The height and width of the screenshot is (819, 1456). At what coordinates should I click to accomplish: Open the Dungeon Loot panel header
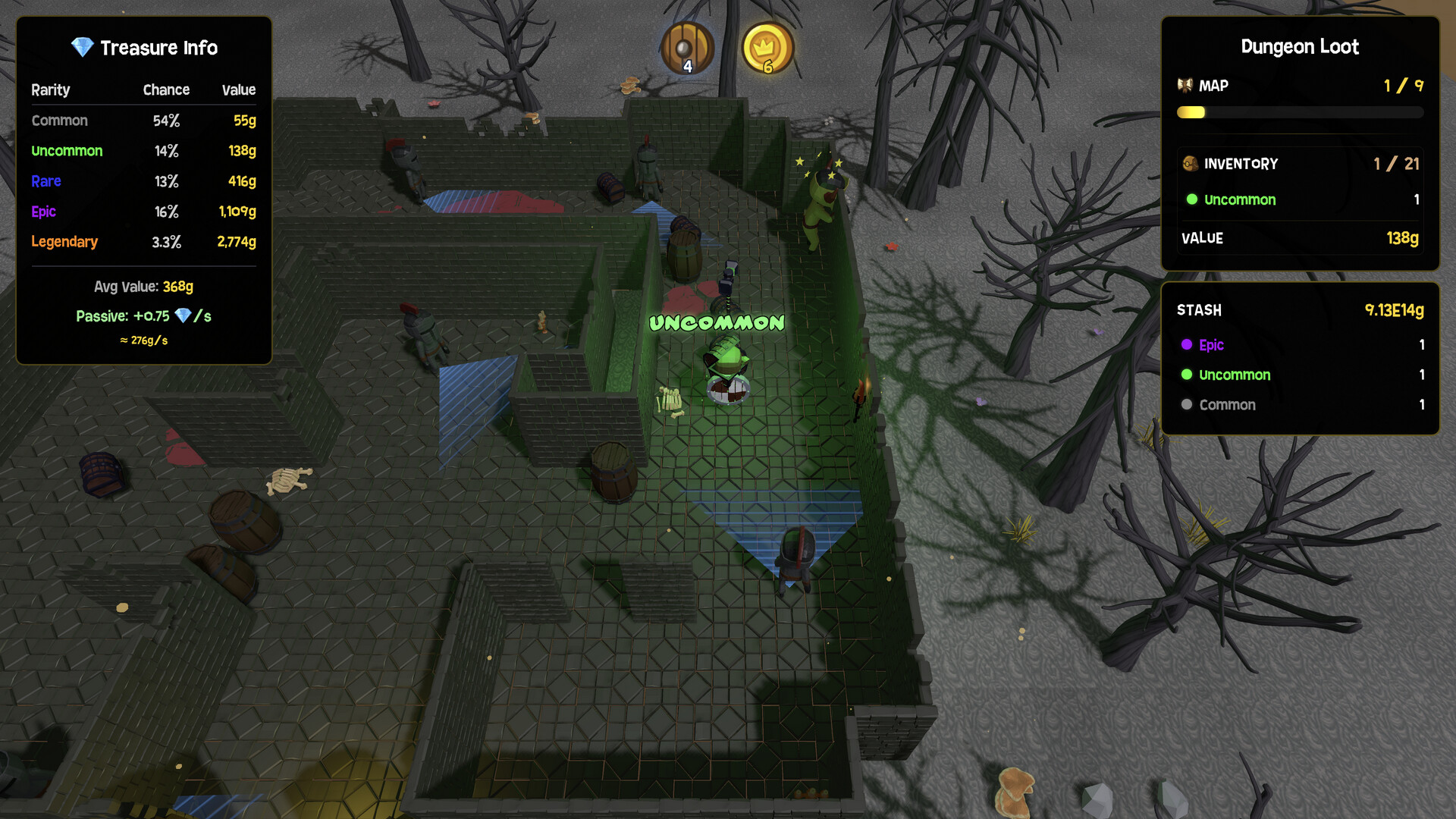pos(1300,46)
